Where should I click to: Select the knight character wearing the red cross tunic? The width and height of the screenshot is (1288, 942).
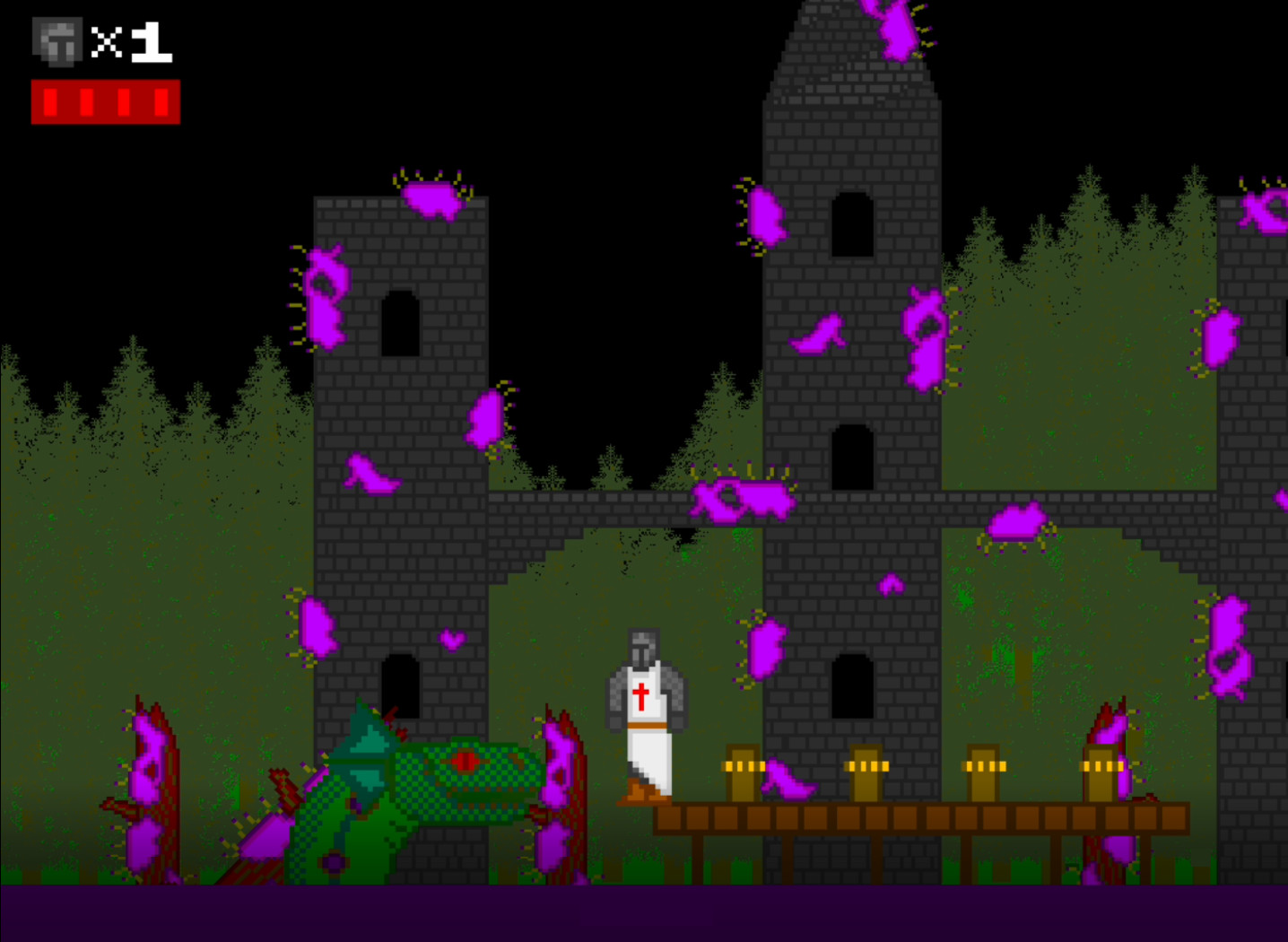(646, 709)
